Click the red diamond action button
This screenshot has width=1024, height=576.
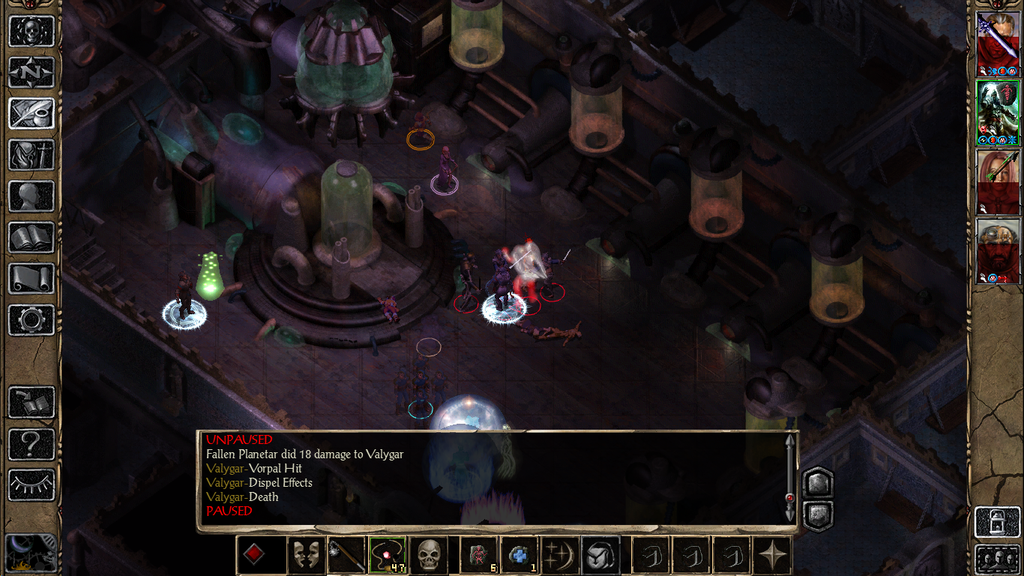click(x=255, y=555)
